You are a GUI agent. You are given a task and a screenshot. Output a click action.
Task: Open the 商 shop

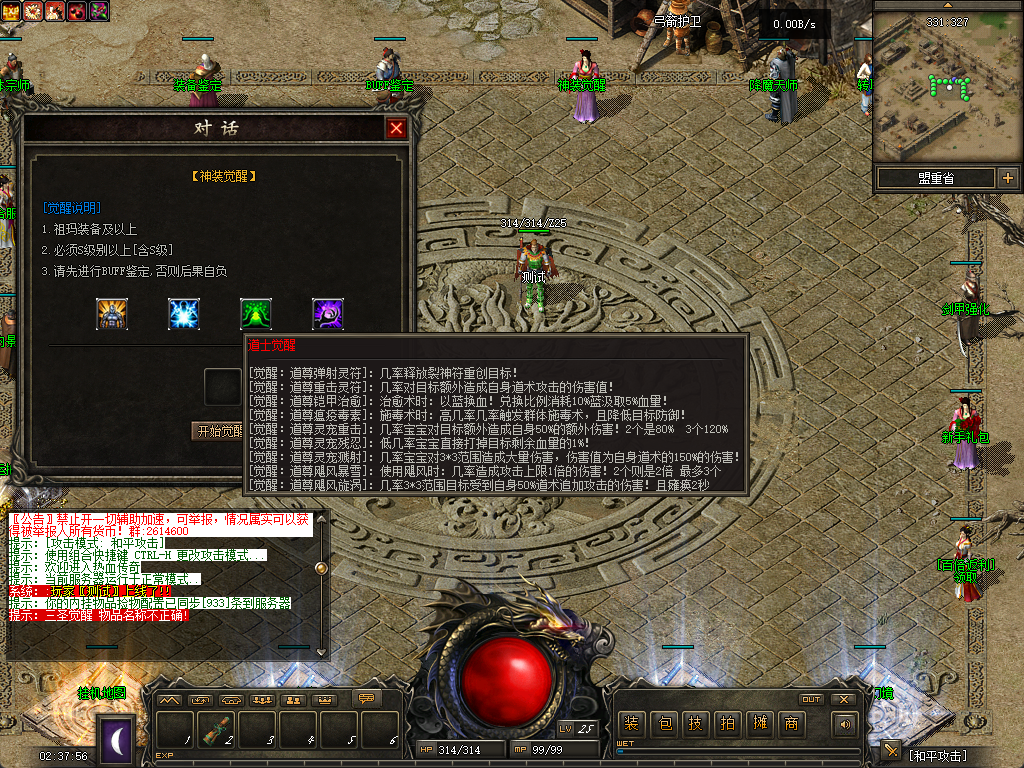(x=791, y=724)
